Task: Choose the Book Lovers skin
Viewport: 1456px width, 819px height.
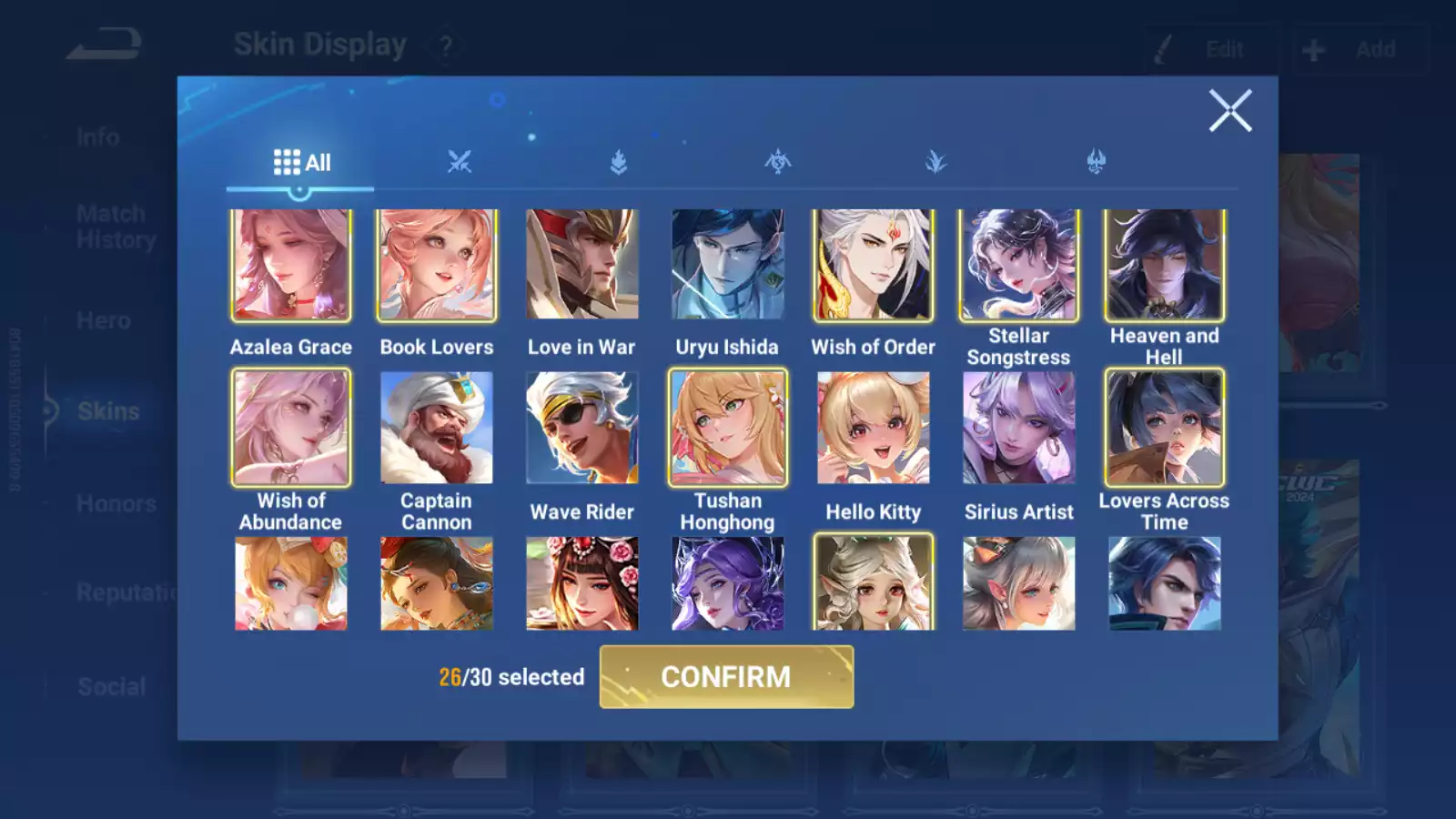Action: (437, 265)
